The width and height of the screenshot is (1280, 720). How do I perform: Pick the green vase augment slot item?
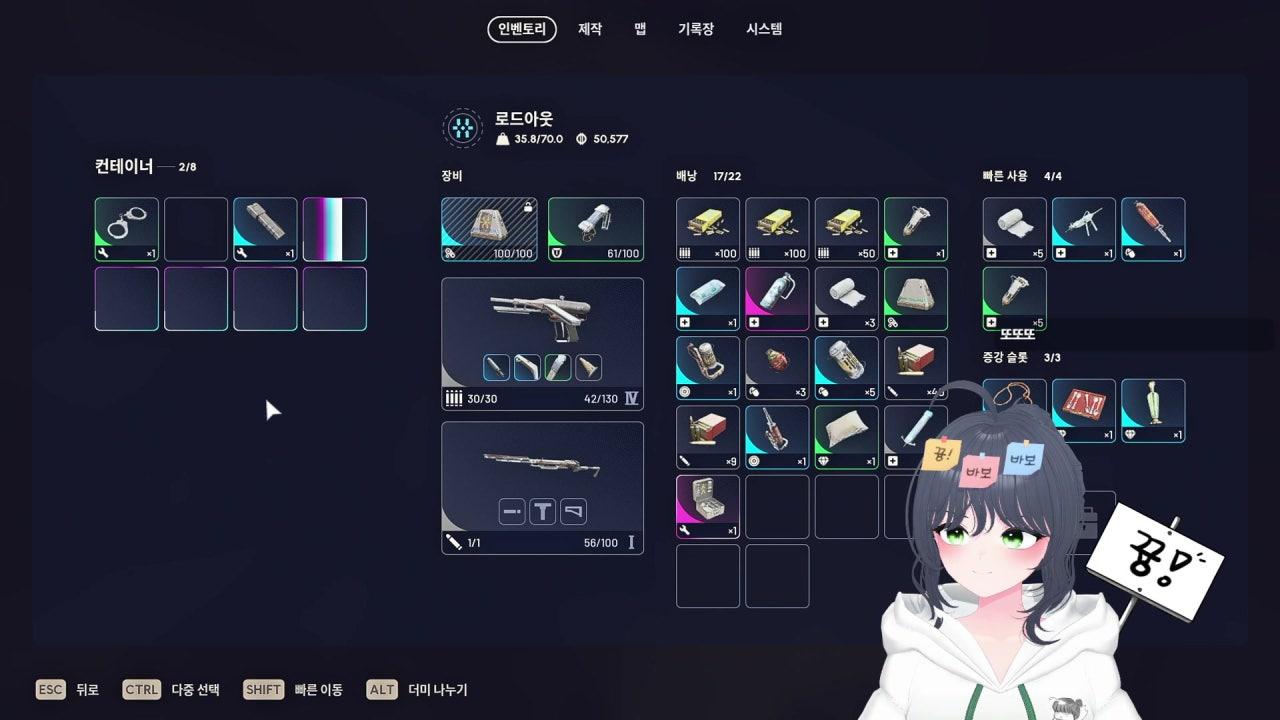(1152, 410)
